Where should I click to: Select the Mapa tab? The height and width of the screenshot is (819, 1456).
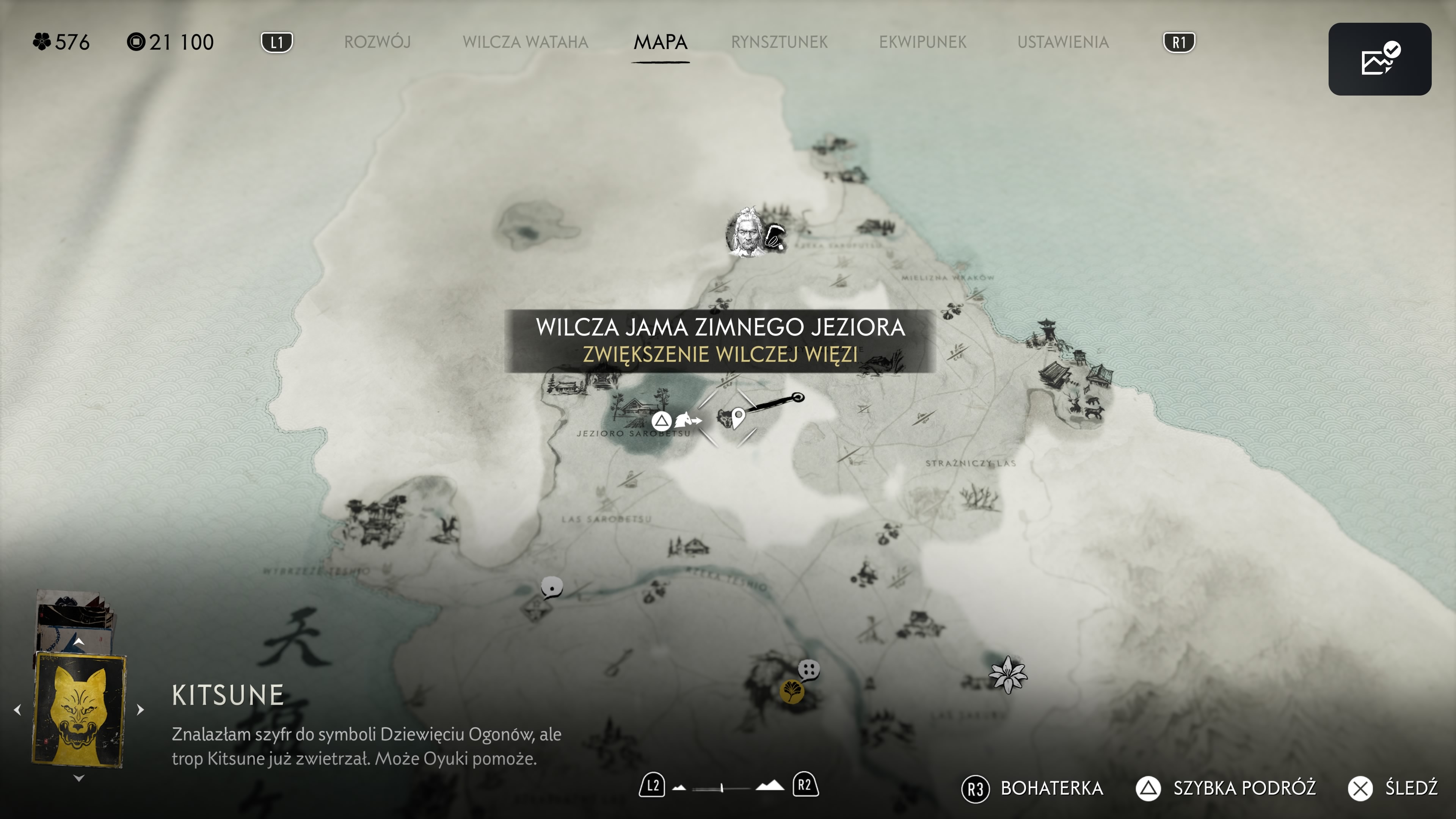660,42
